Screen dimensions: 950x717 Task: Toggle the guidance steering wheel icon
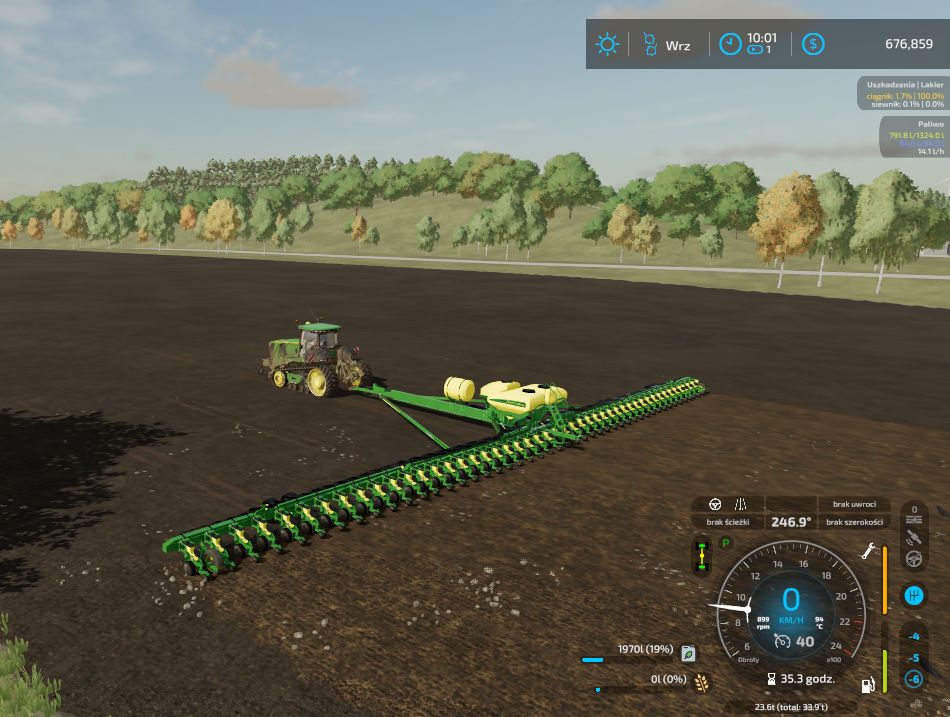click(715, 505)
